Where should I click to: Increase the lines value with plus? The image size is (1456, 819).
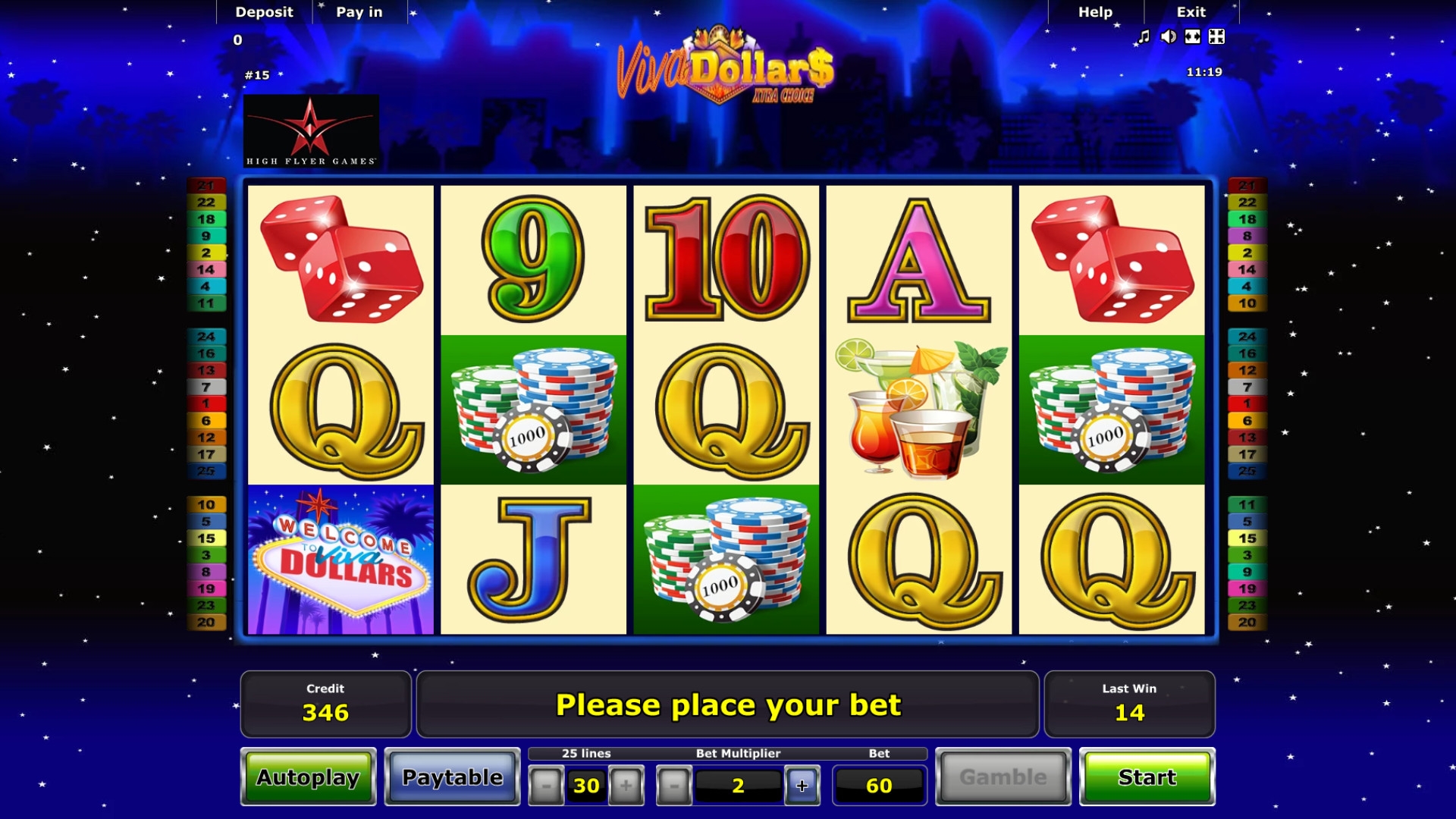626,786
